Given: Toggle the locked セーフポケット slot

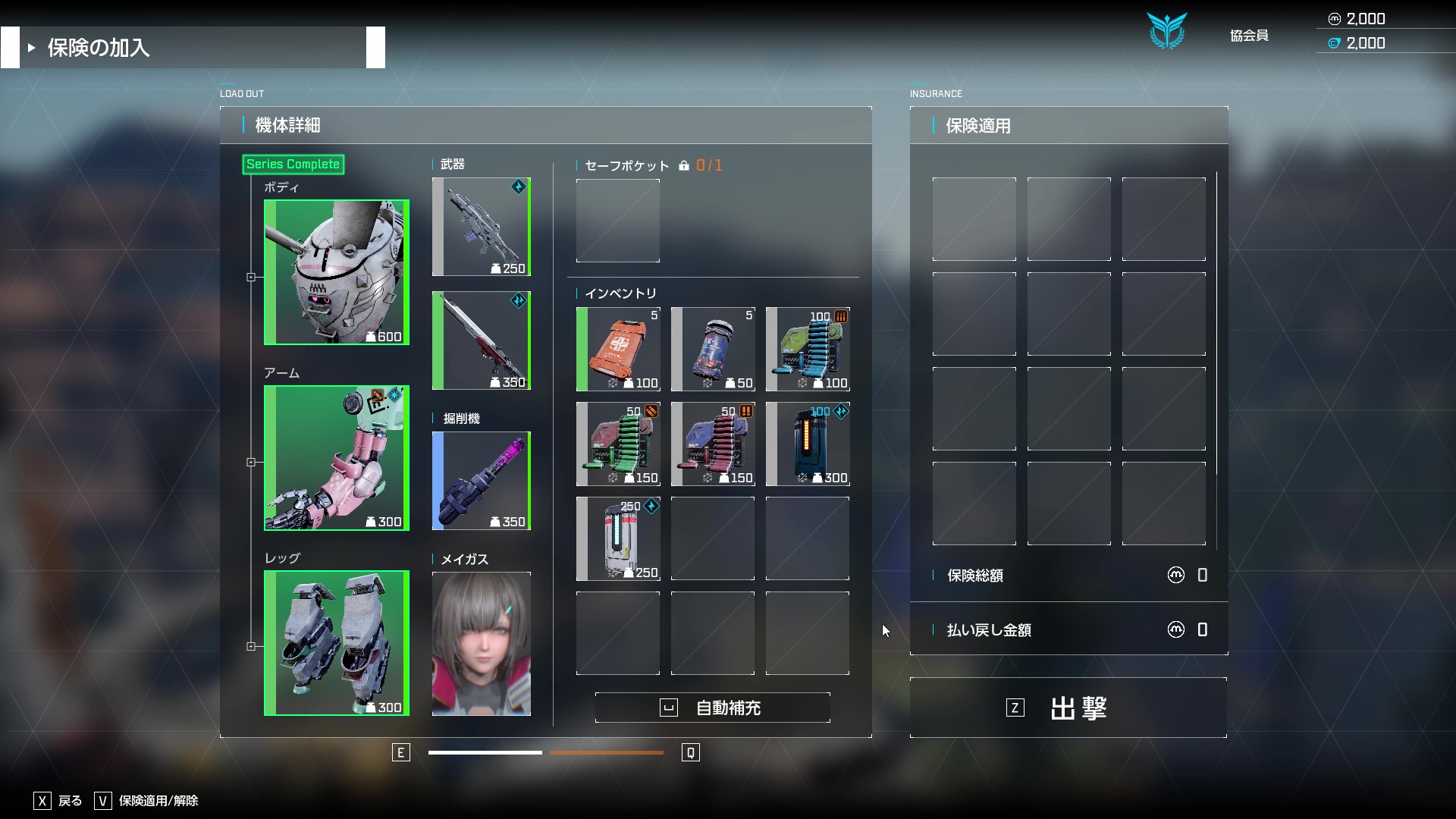Looking at the screenshot, I should [x=618, y=220].
